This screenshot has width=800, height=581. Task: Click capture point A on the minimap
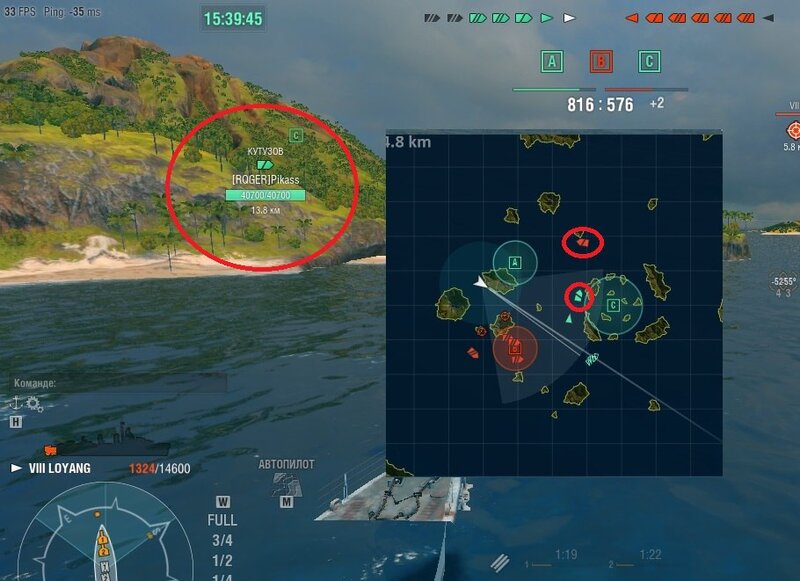pos(515,262)
